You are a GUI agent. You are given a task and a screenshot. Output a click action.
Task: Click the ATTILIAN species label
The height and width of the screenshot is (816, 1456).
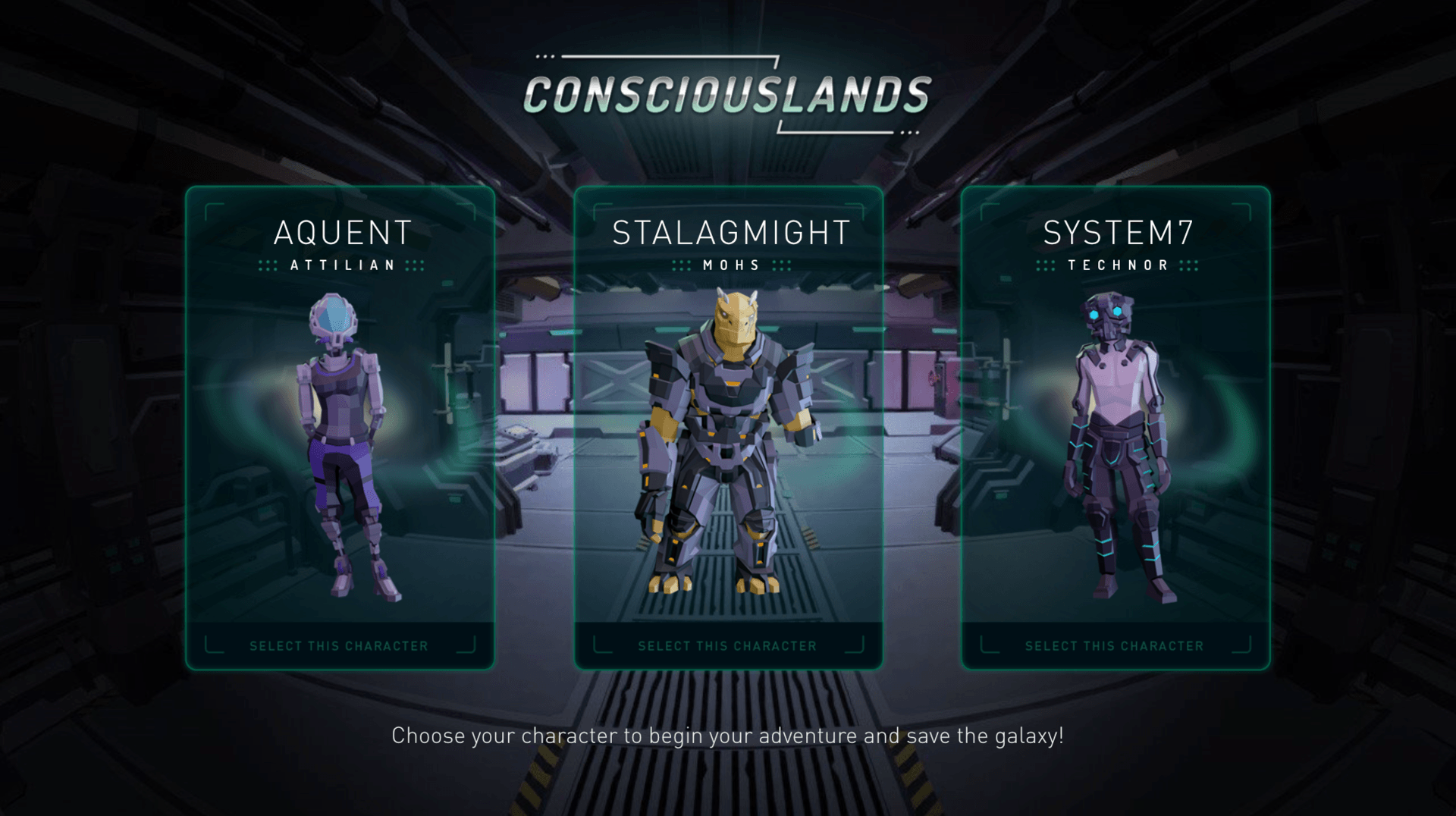point(340,265)
